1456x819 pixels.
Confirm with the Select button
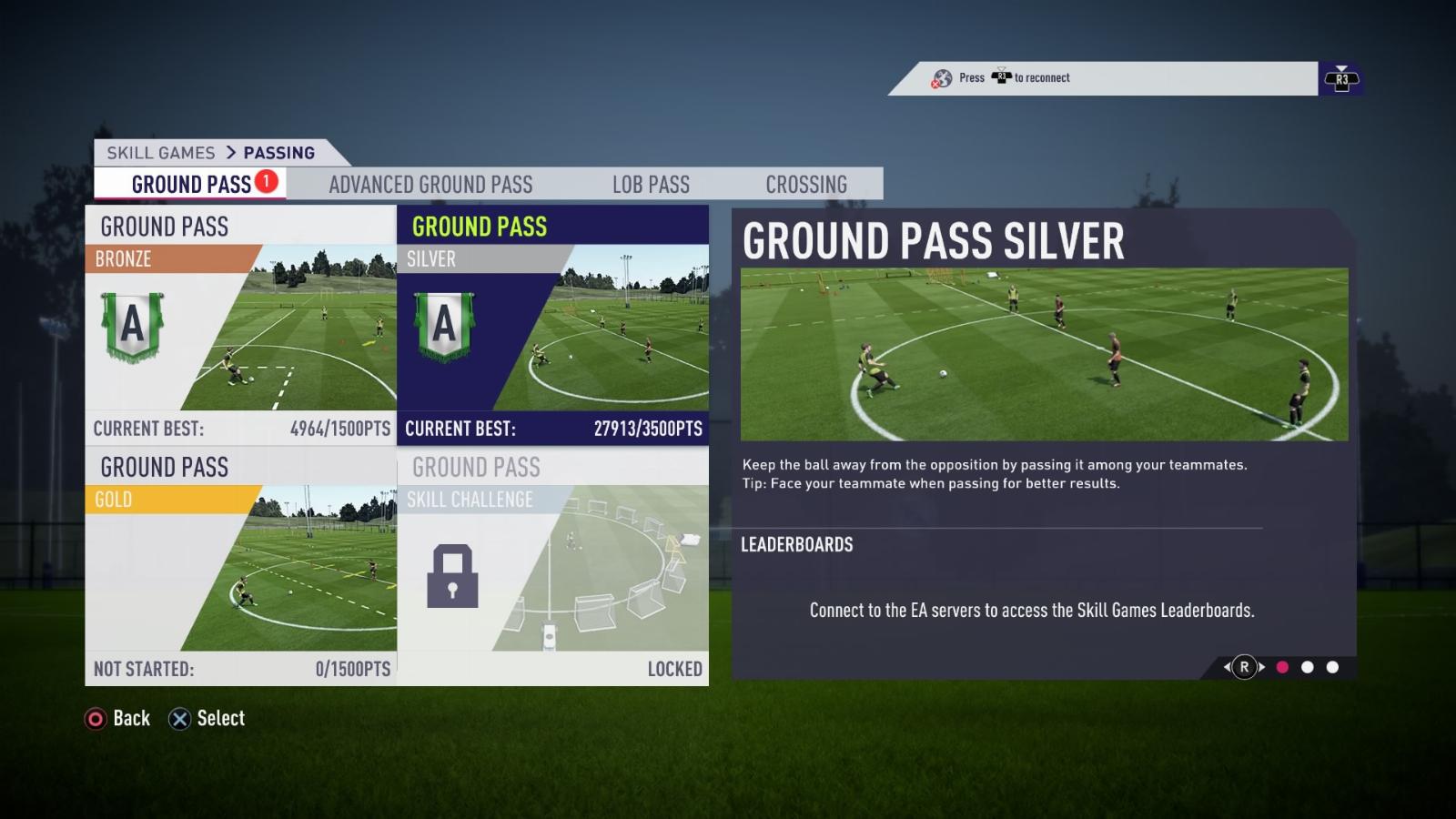(x=207, y=719)
